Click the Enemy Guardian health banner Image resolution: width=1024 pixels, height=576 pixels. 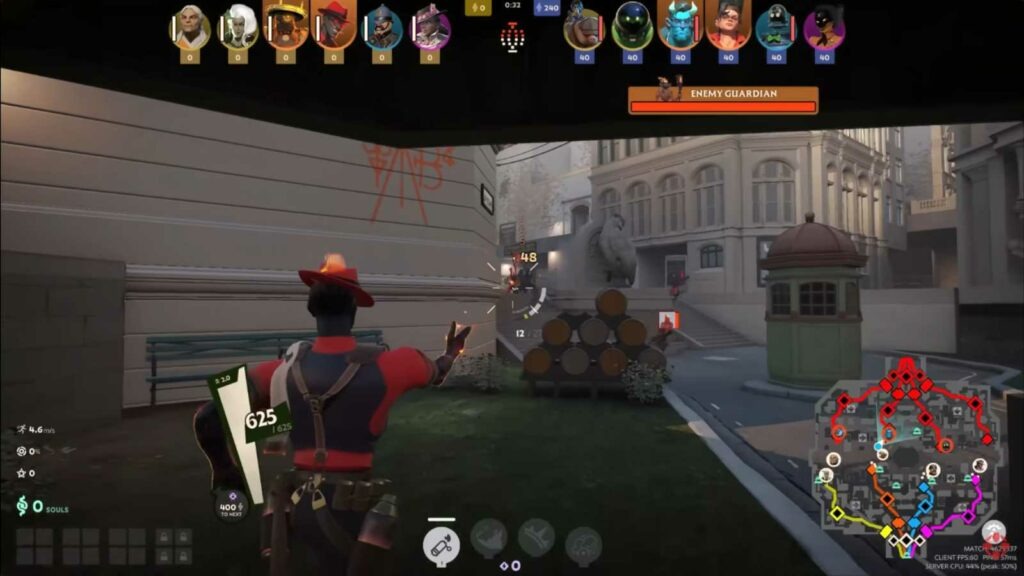coord(723,98)
